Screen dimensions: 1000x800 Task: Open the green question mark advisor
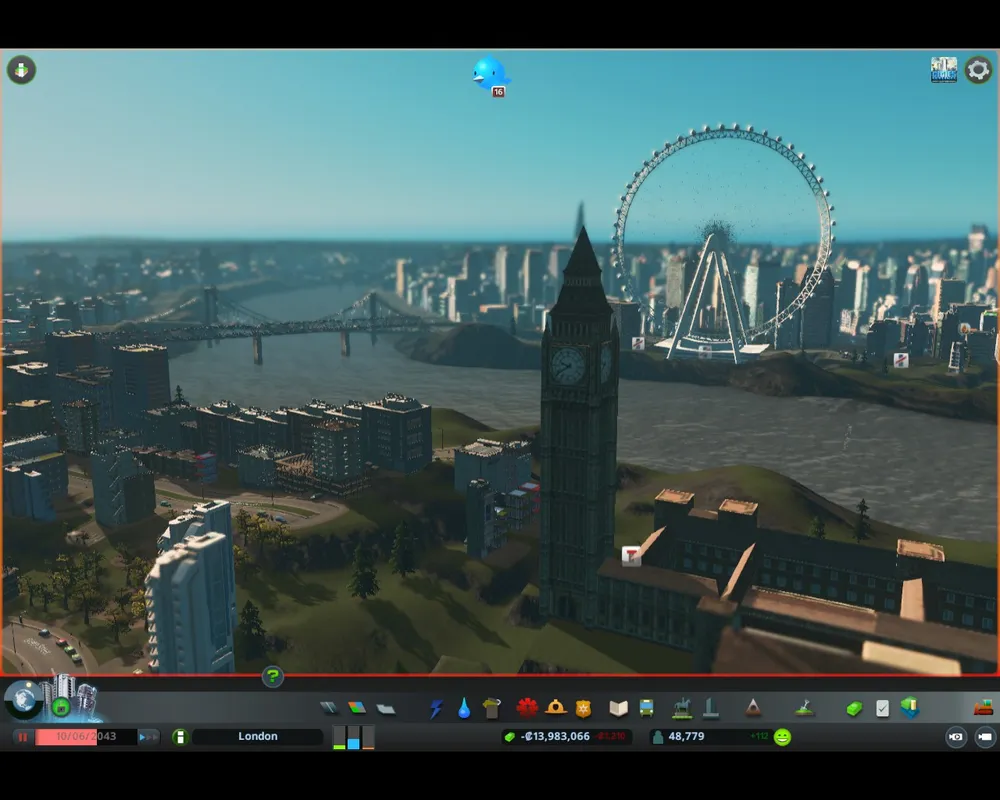(272, 677)
